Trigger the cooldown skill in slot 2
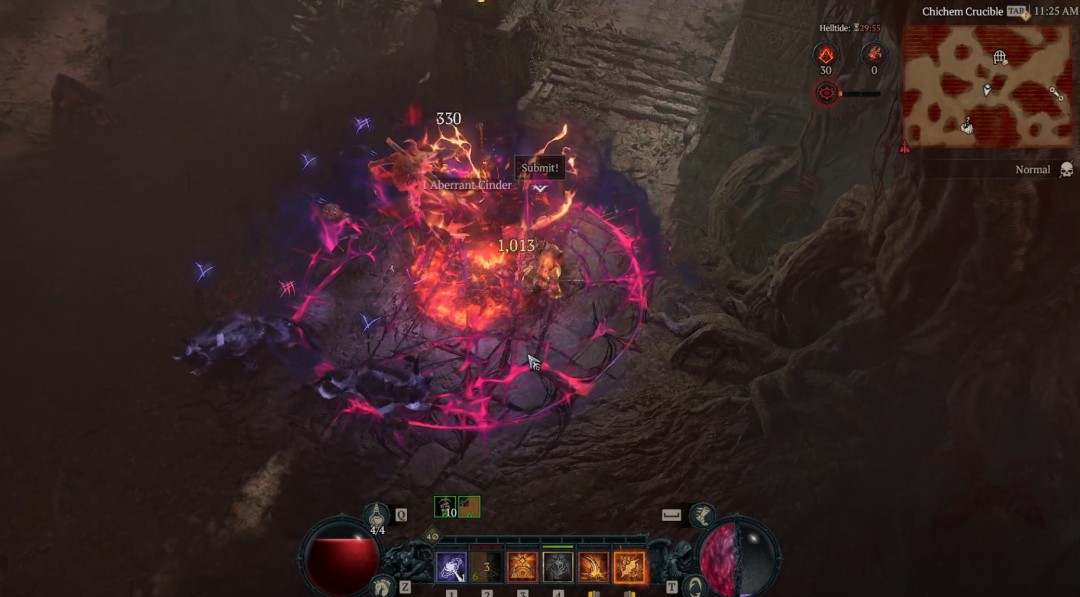The width and height of the screenshot is (1080, 597). point(487,567)
